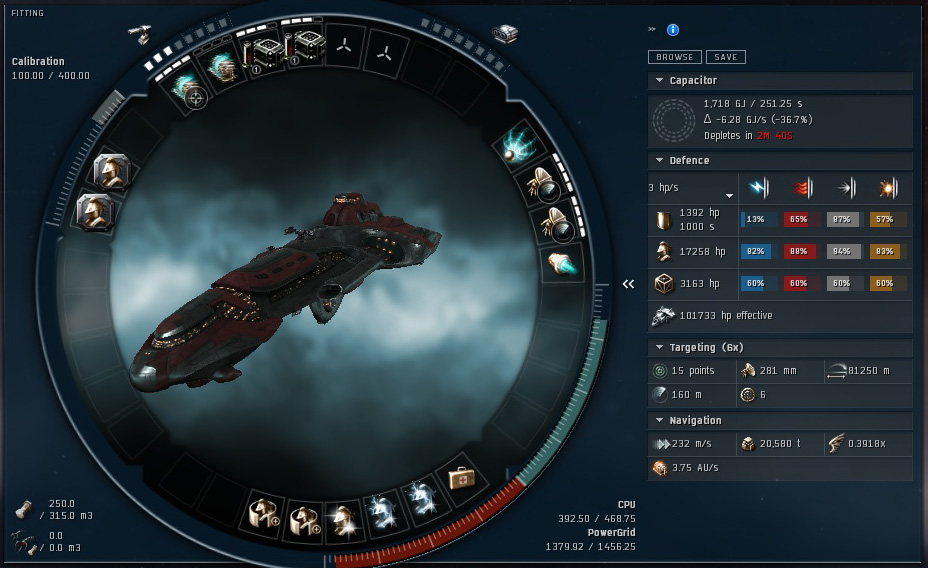This screenshot has width=928, height=568.
Task: Select the module slot with targeting crosshair
Action: (186, 88)
